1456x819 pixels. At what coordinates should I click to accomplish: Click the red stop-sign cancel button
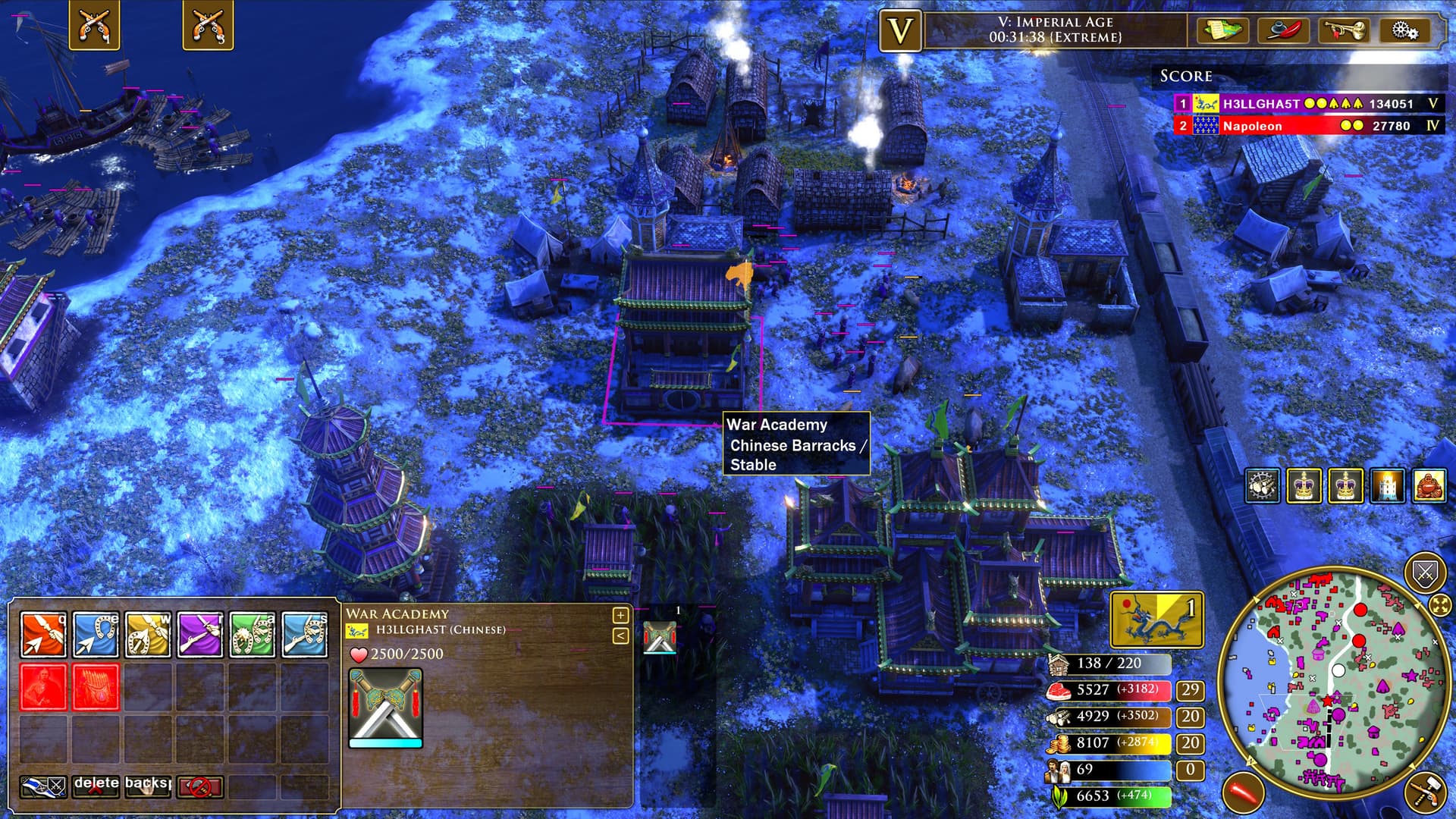click(200, 787)
